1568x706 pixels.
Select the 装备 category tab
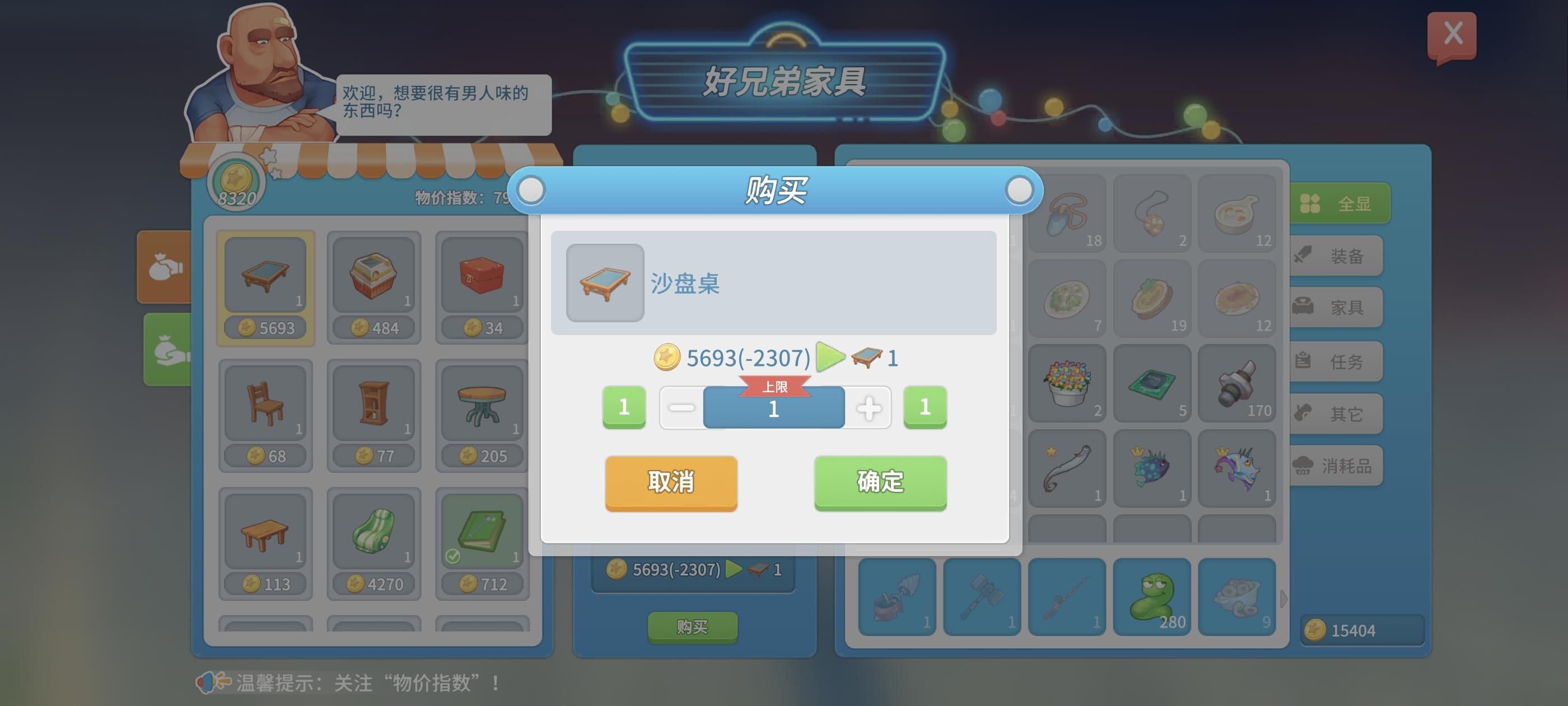coord(1337,256)
